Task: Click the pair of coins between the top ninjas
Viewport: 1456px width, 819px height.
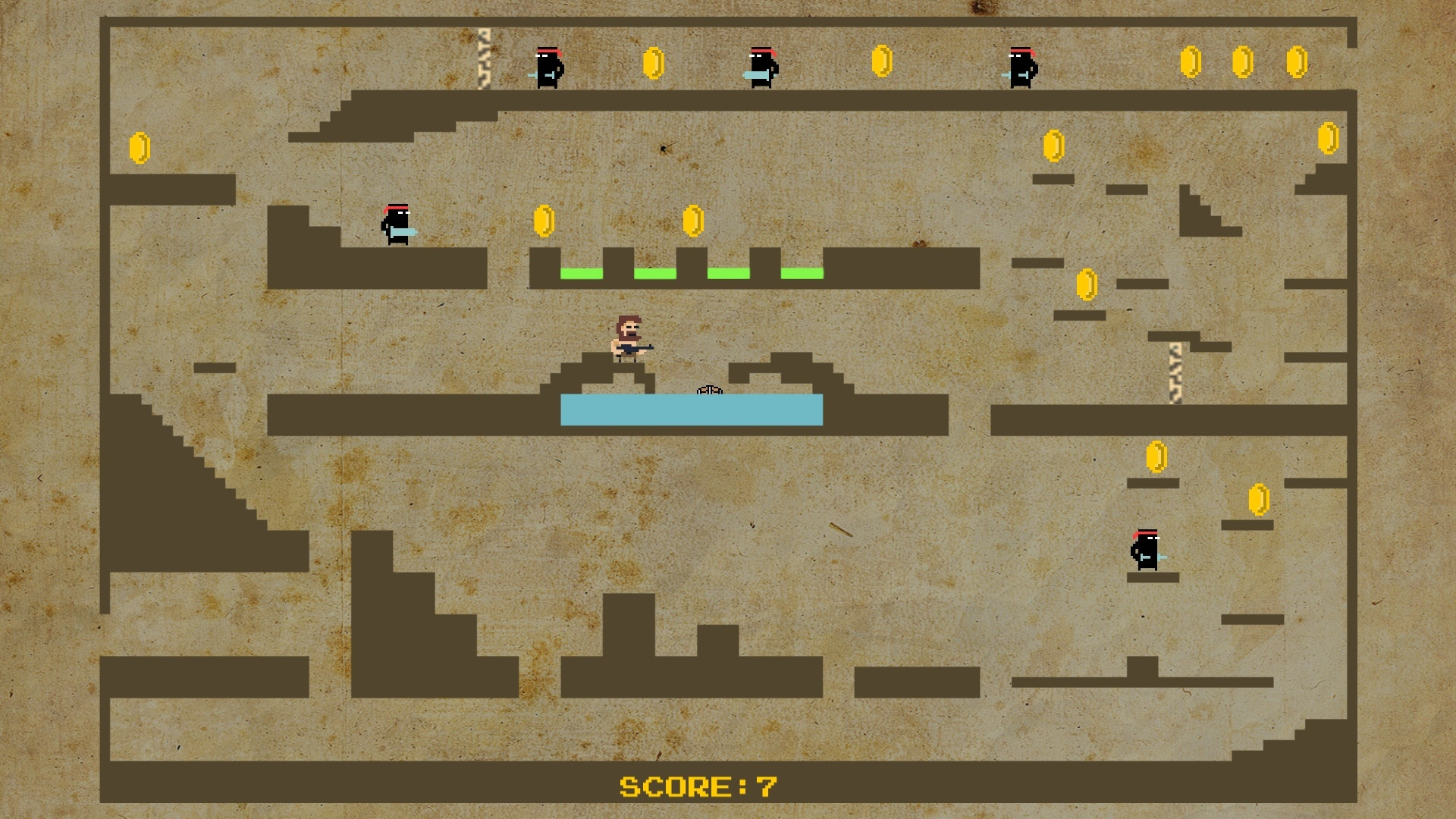Action: point(652,62)
